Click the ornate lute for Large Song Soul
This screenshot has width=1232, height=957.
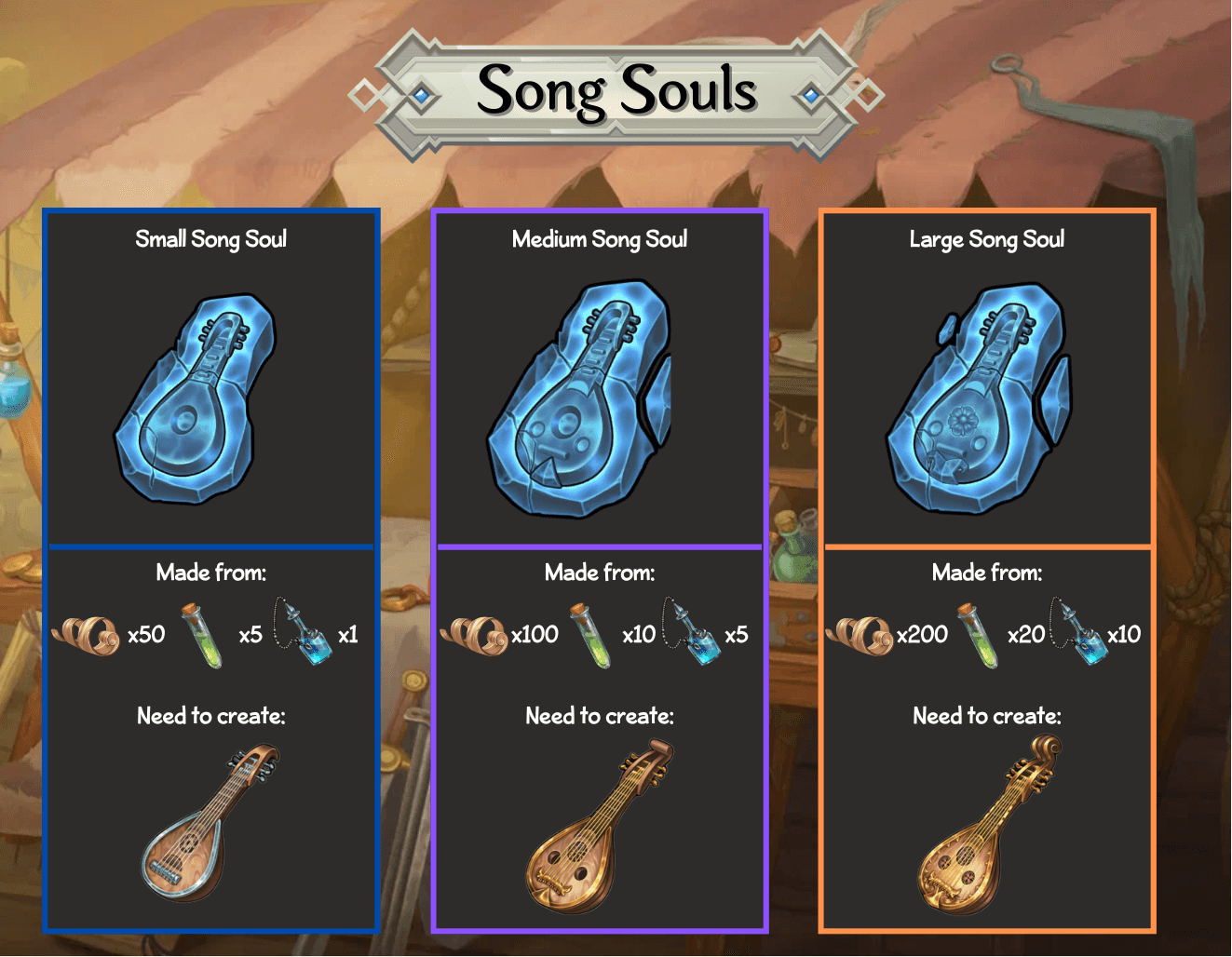pyautogui.click(x=989, y=825)
